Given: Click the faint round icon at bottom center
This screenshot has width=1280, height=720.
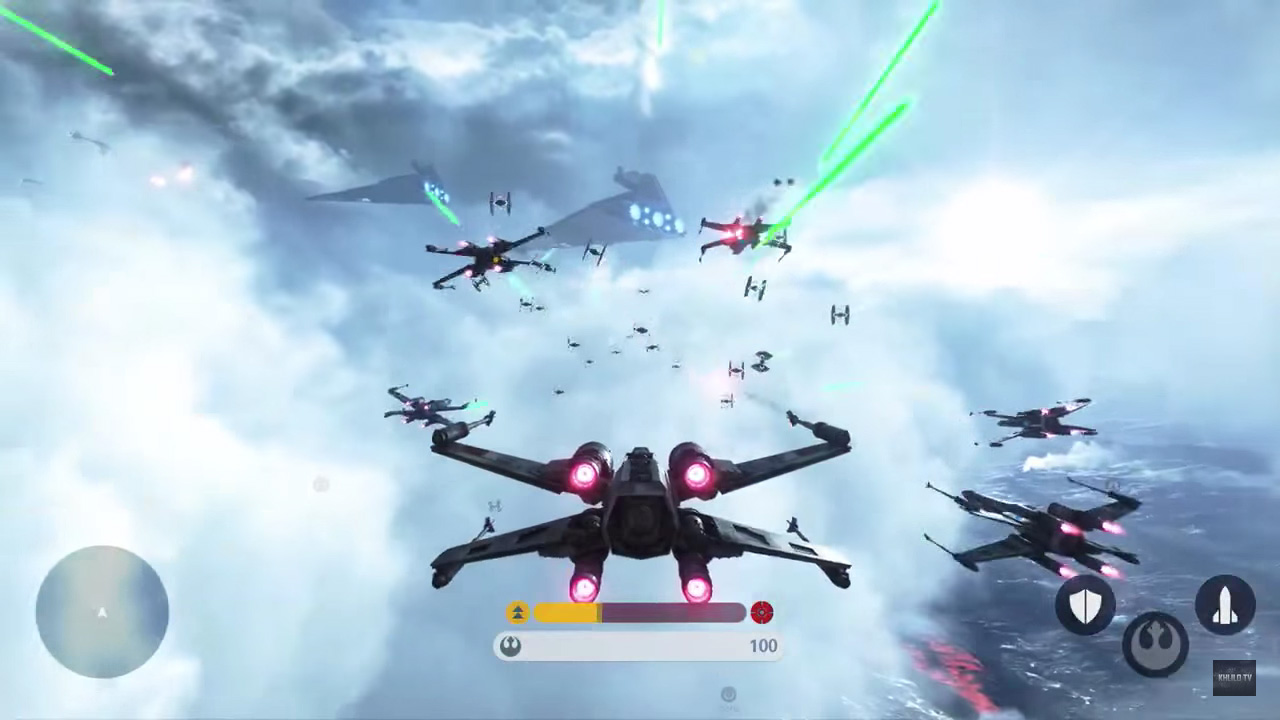Looking at the screenshot, I should (x=728, y=694).
